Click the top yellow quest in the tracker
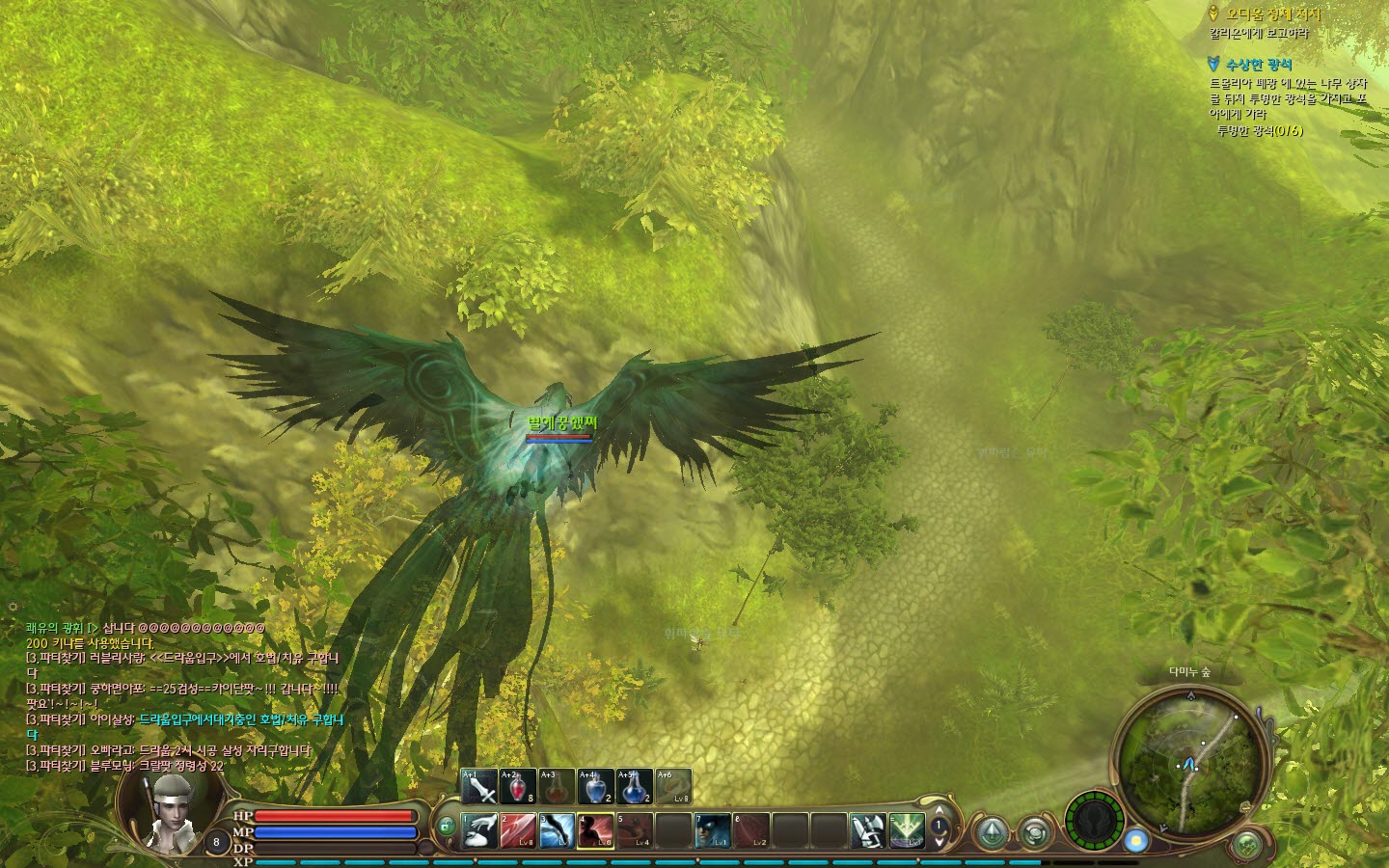 (x=1272, y=14)
